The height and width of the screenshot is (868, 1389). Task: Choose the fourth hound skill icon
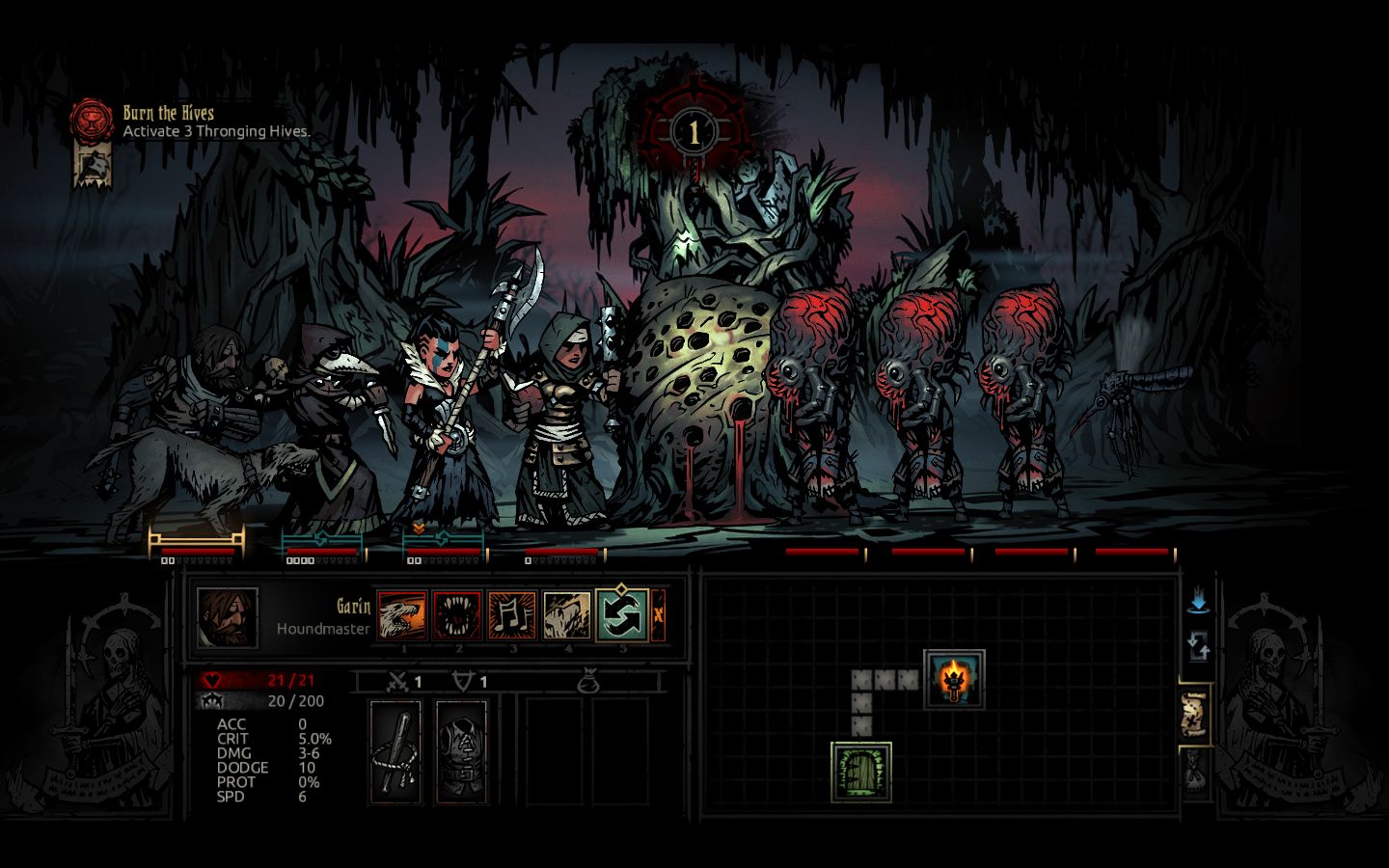[x=566, y=615]
